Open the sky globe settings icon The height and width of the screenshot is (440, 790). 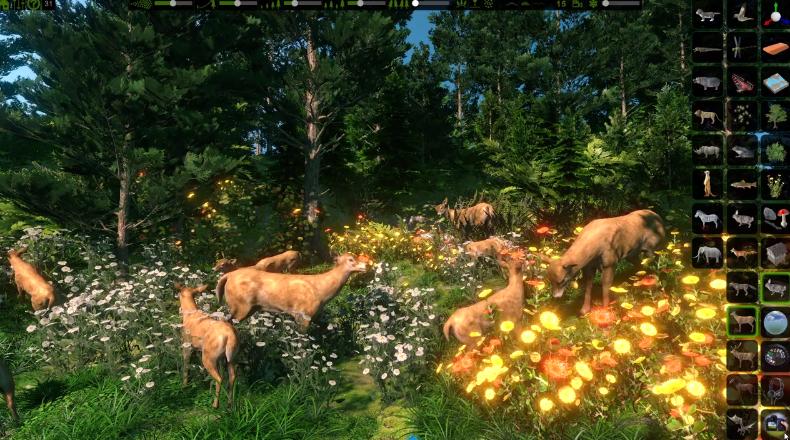pos(776,322)
